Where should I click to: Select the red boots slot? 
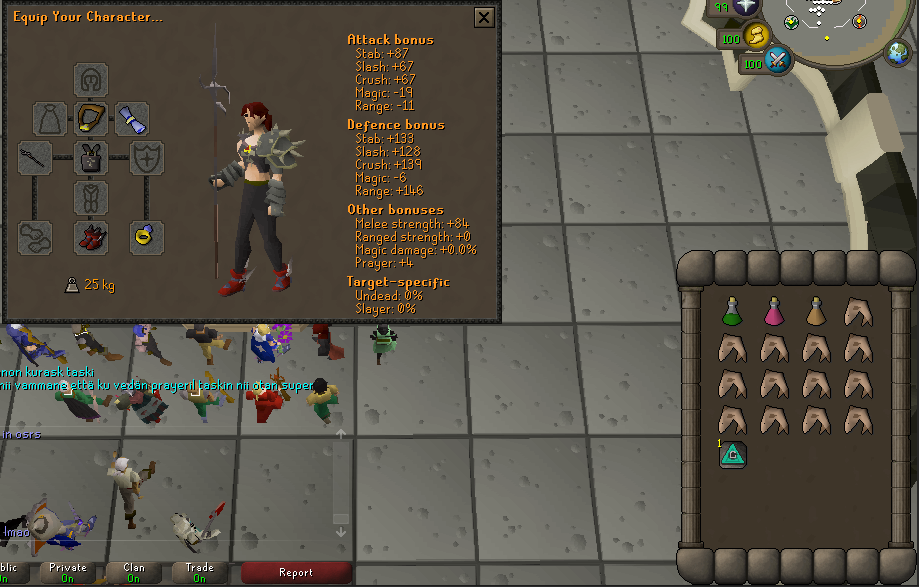pos(92,237)
